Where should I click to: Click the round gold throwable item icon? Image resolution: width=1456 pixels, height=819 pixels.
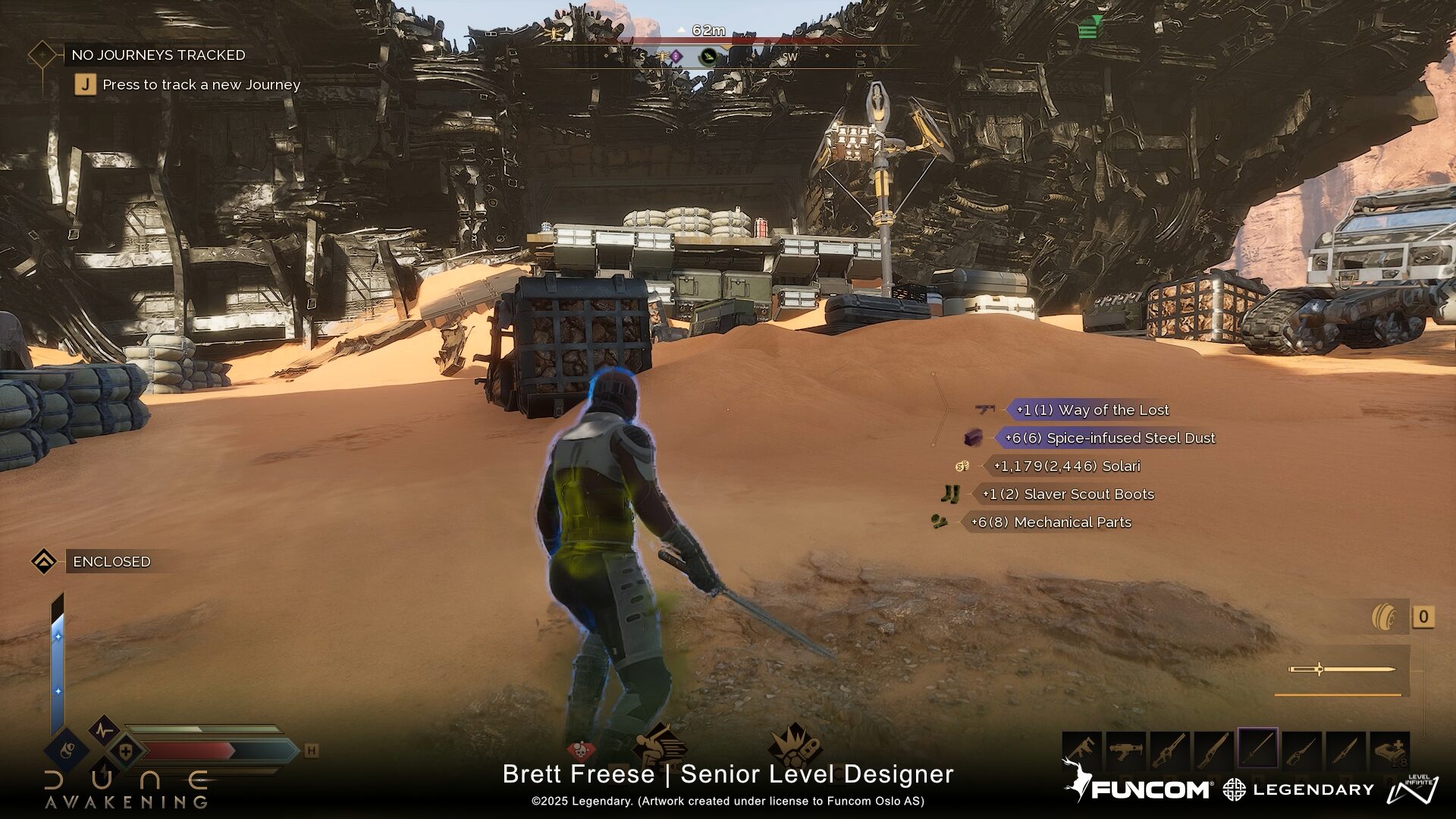coord(1384,617)
